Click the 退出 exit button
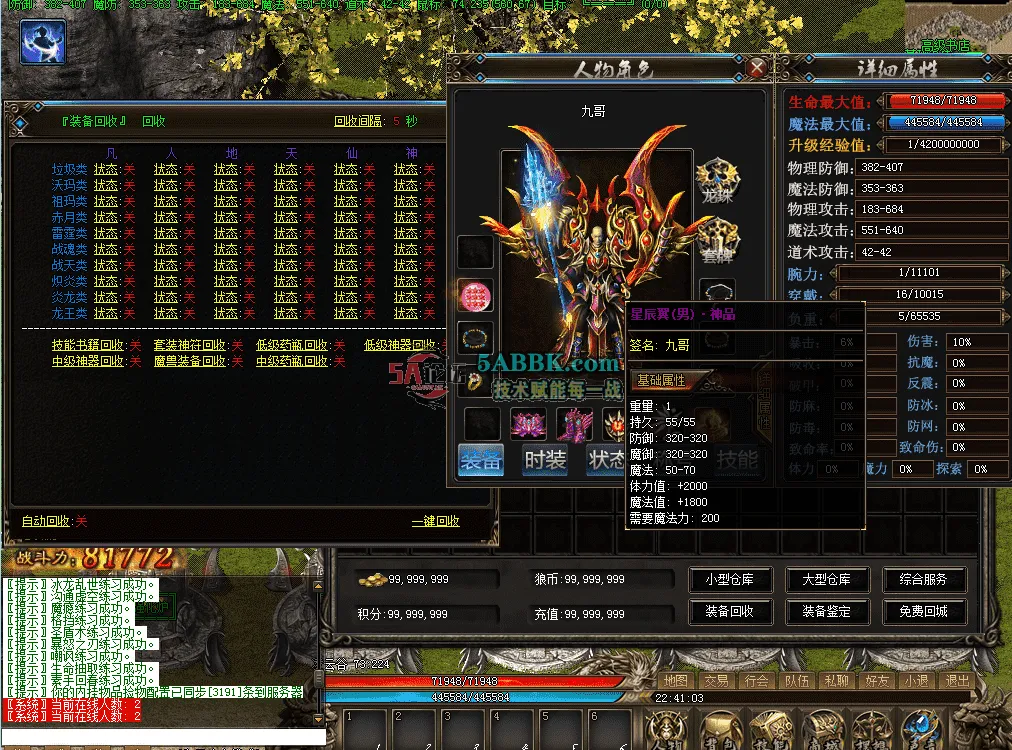Viewport: 1012px width, 750px height. (x=957, y=680)
